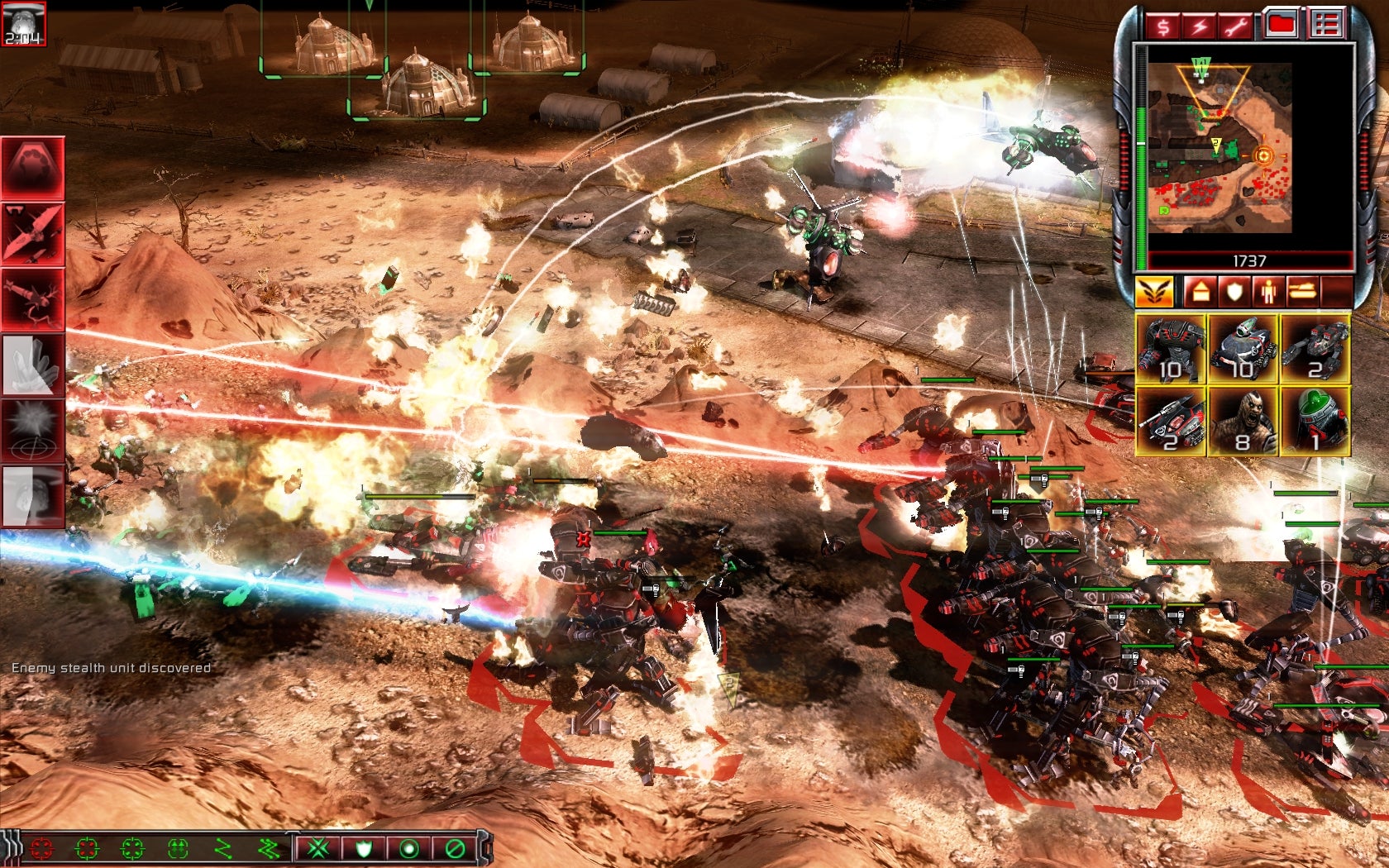
Task: Select the wheeled vehicle group showing 10
Action: (1243, 349)
